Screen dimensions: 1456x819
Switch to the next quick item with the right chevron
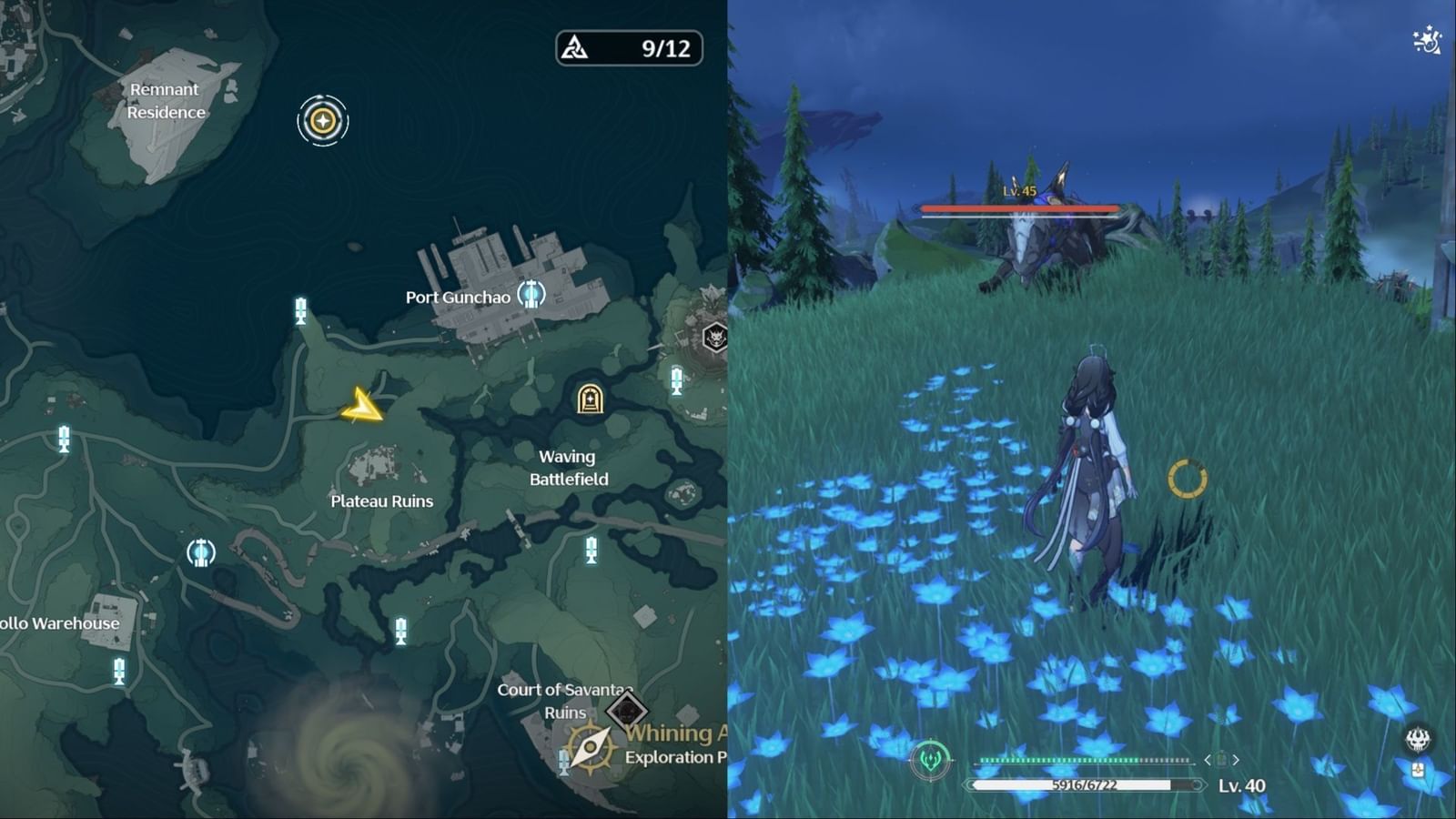point(1236,760)
